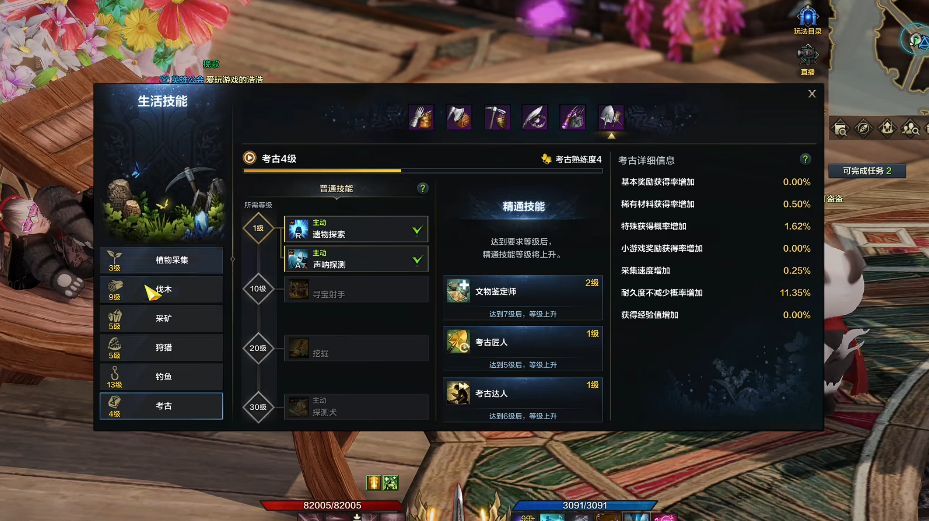Close the life skills window
The width and height of the screenshot is (929, 521).
point(812,94)
